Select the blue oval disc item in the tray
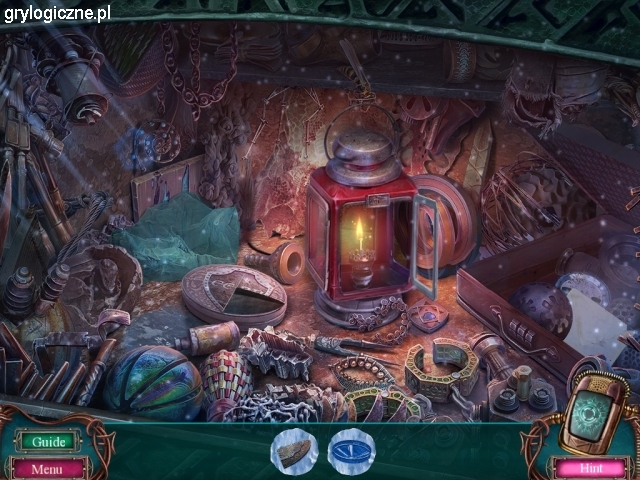This screenshot has height=480, width=640. (350, 449)
